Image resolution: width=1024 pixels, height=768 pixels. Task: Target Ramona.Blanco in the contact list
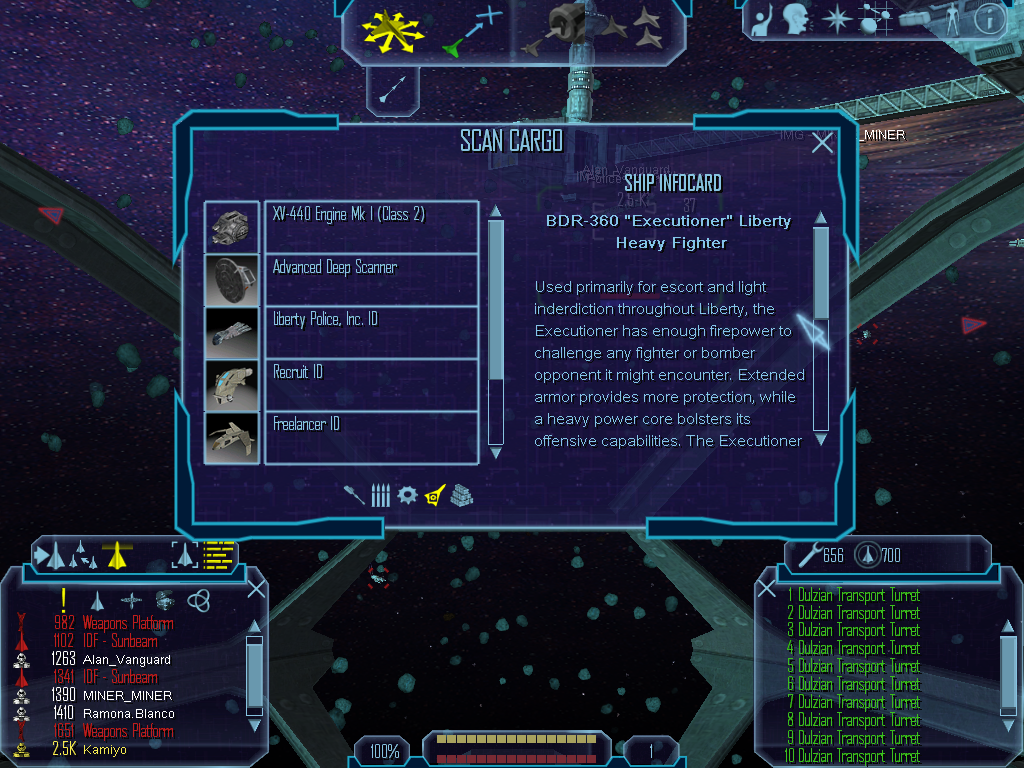pyautogui.click(x=129, y=714)
